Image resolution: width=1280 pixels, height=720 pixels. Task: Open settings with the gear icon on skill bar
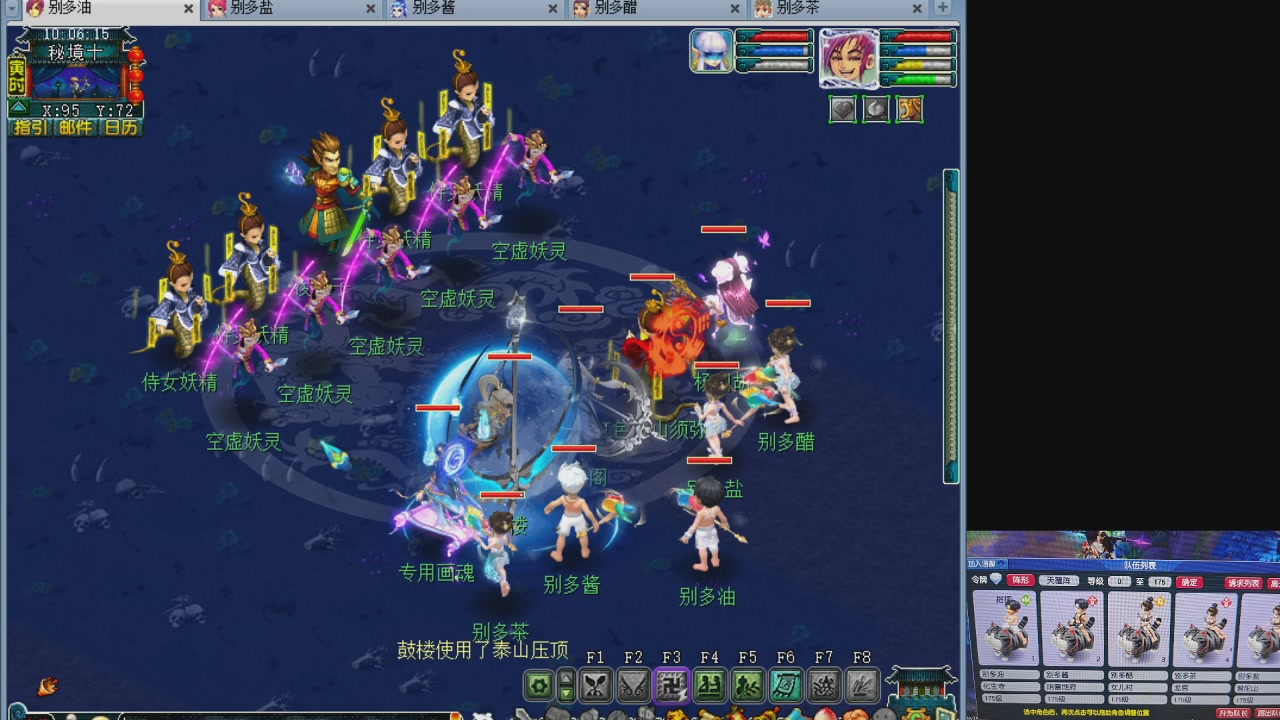(540, 684)
